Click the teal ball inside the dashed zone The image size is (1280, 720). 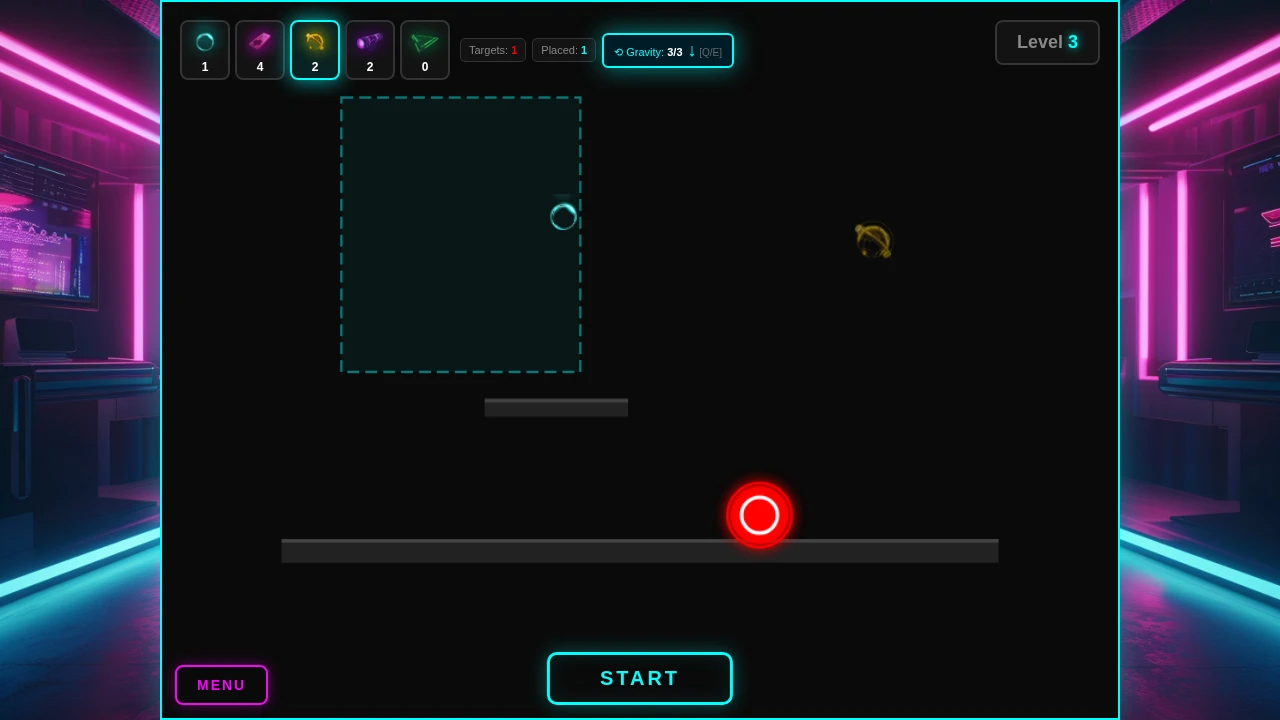click(x=563, y=217)
